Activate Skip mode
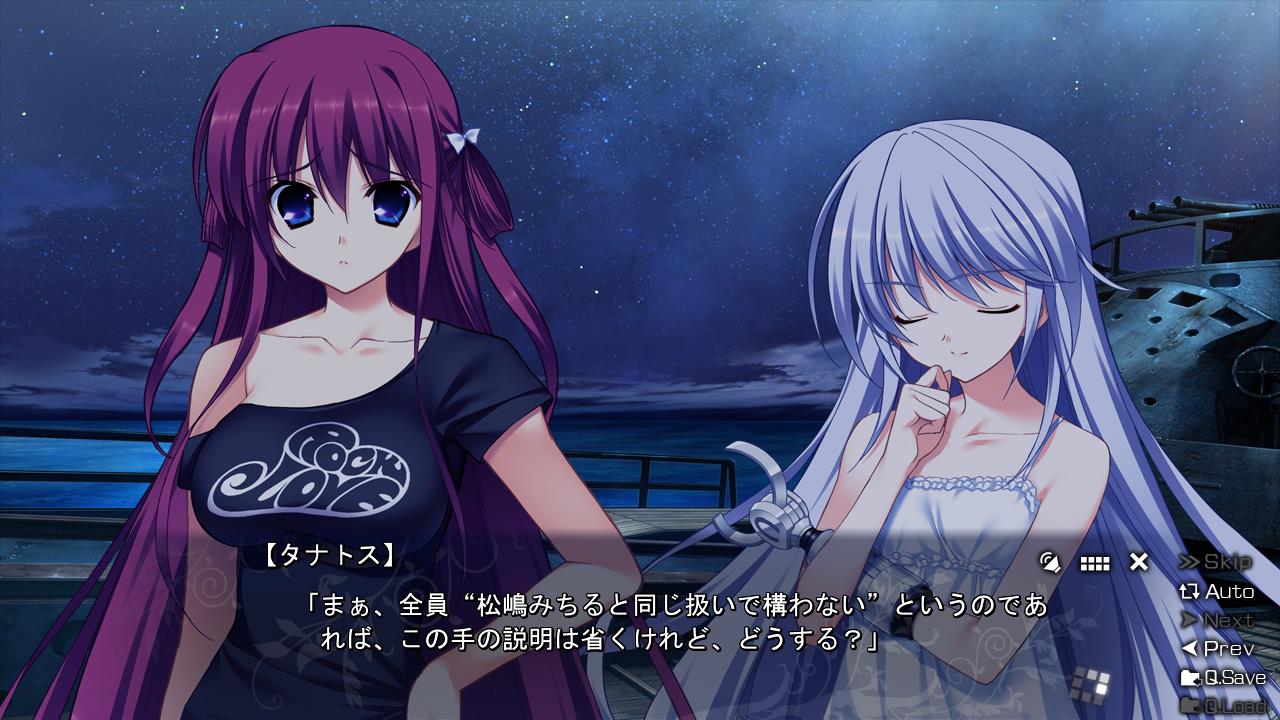Viewport: 1280px width, 720px height. [x=1216, y=562]
